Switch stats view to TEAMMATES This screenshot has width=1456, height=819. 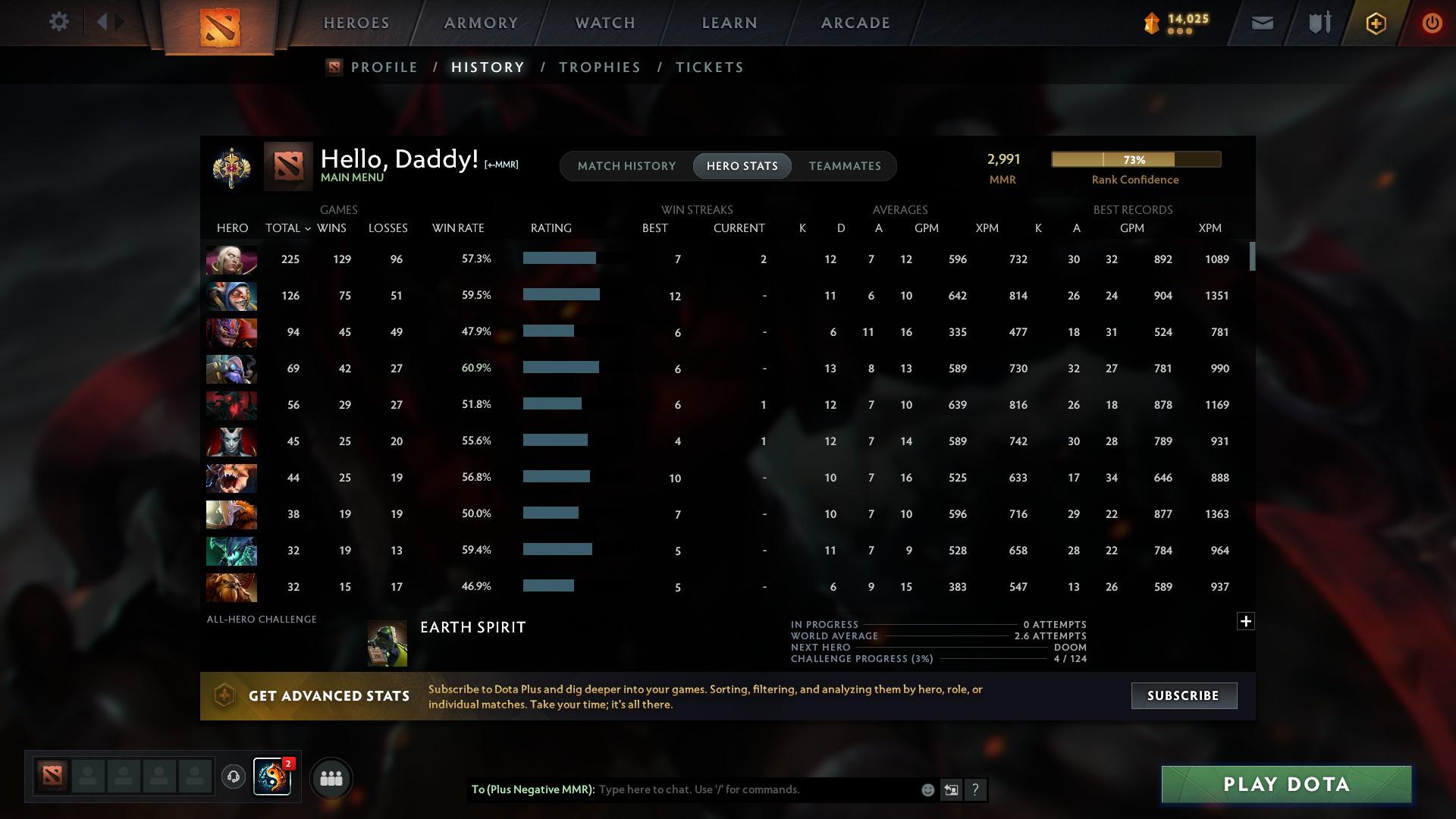click(x=845, y=165)
